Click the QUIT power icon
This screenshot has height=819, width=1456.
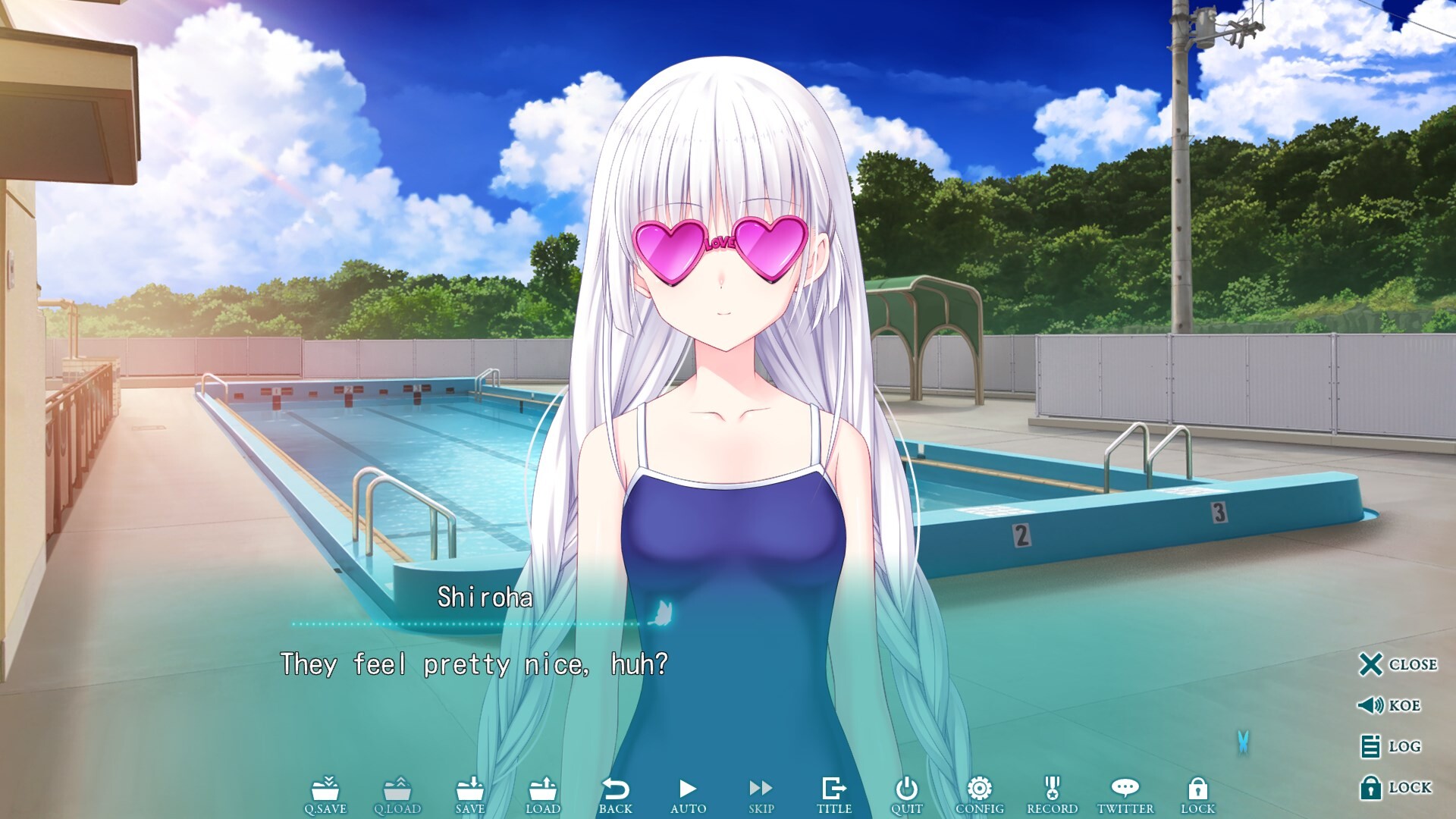pos(907,793)
